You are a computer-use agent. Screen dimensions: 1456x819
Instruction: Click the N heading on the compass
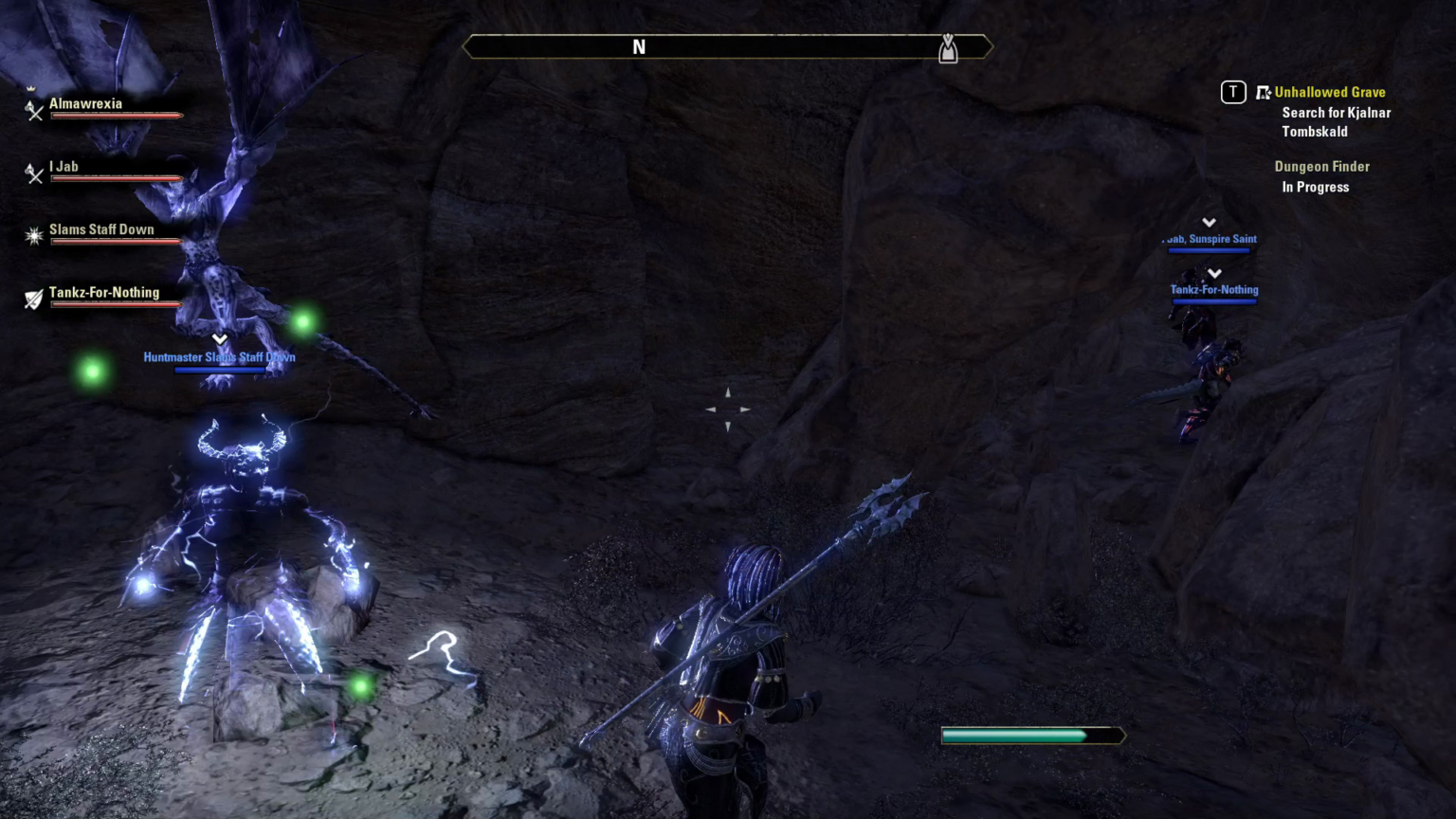pyautogui.click(x=639, y=46)
